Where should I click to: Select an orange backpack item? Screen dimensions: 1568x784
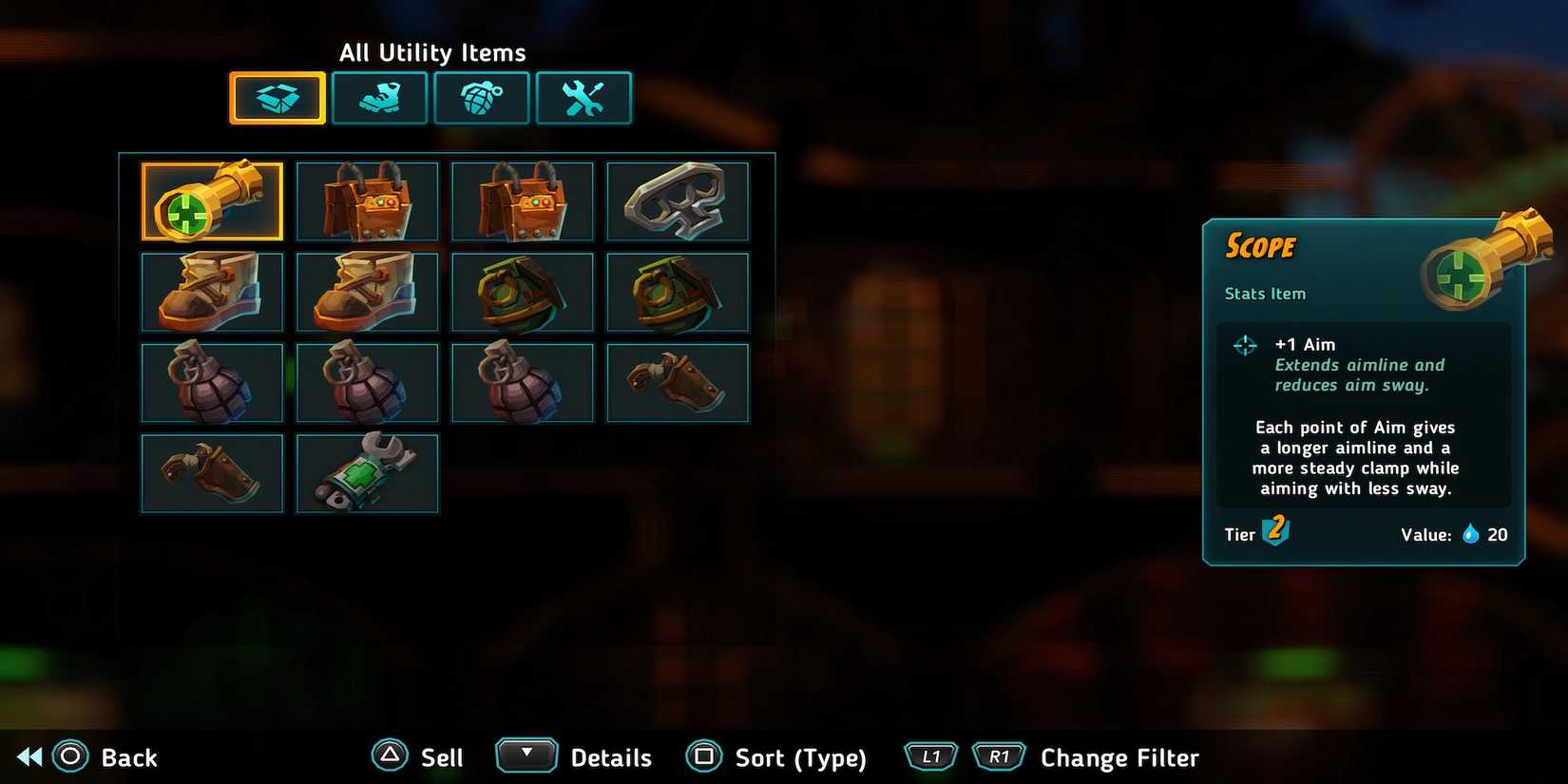[x=368, y=201]
